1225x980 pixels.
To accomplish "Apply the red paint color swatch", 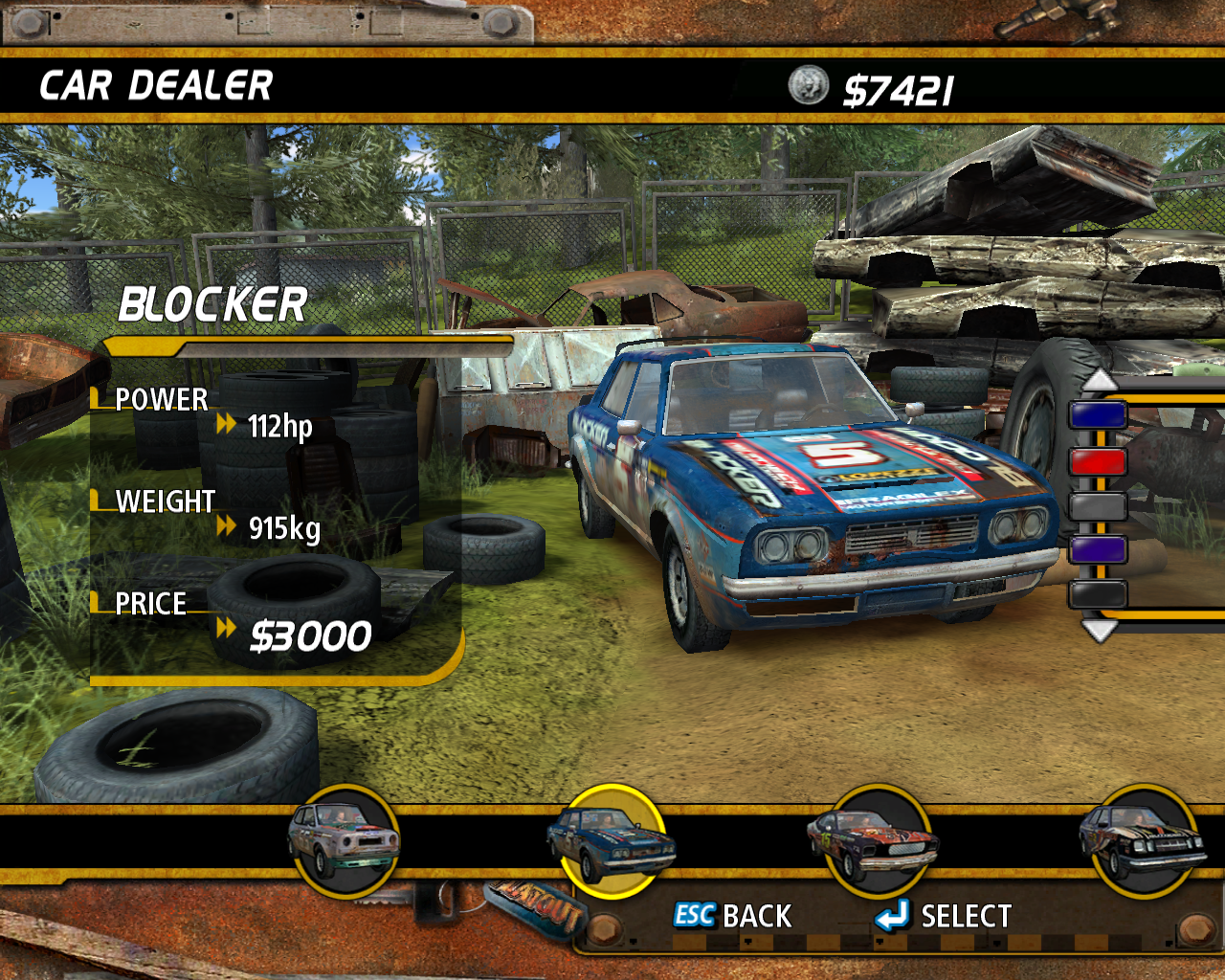I will (1098, 461).
